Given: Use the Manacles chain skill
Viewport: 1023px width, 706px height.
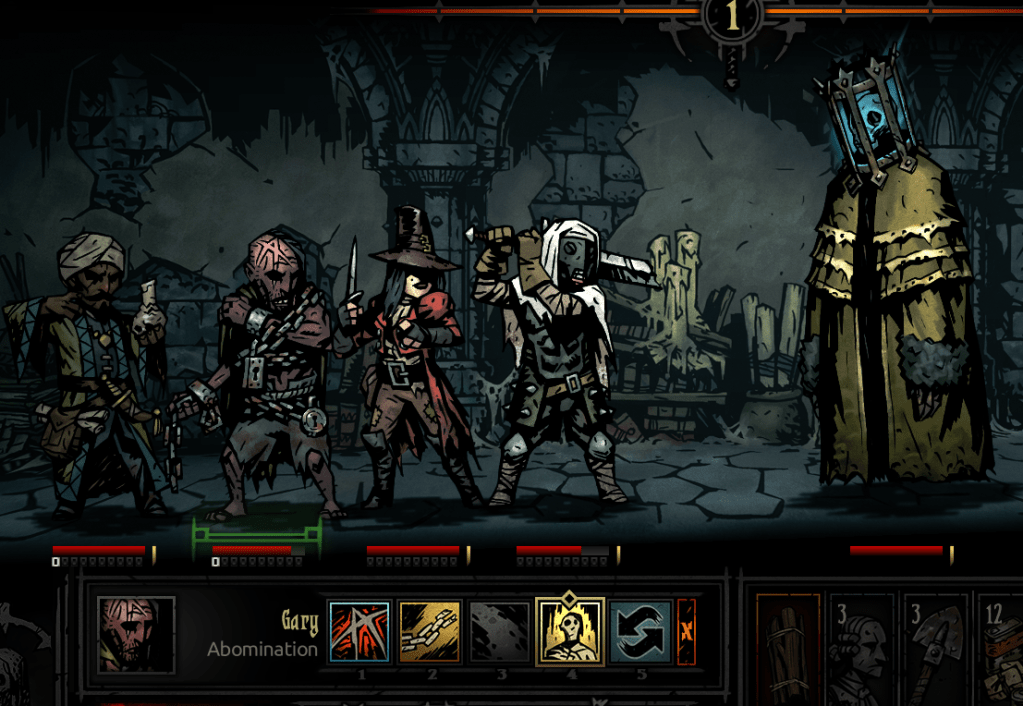Looking at the screenshot, I should tap(430, 632).
